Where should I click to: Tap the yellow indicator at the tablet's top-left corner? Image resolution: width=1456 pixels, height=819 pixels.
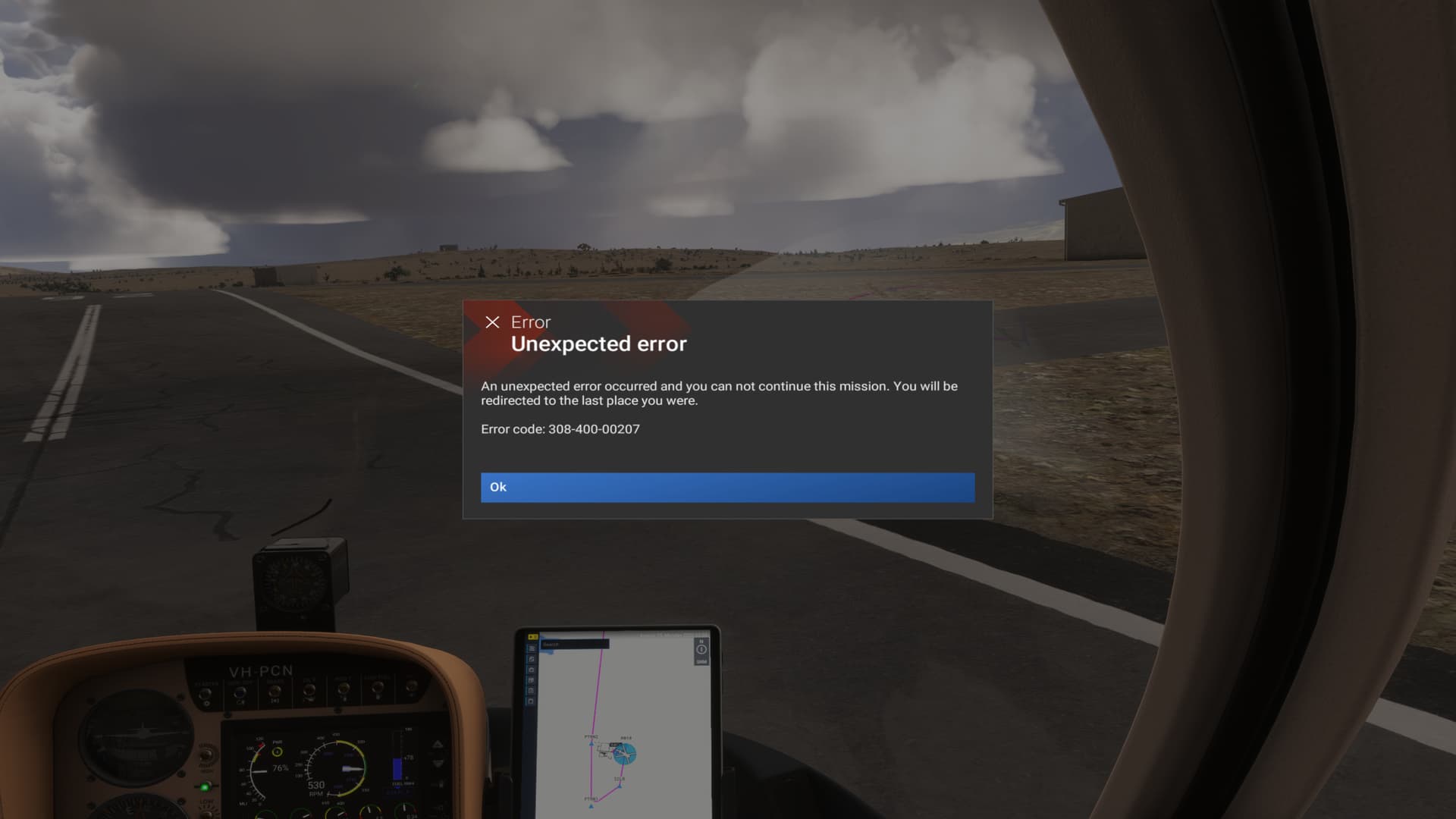[533, 636]
